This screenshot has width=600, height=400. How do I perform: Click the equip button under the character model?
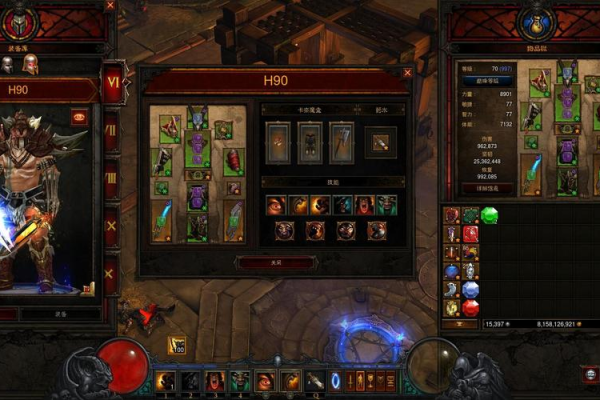[60, 313]
